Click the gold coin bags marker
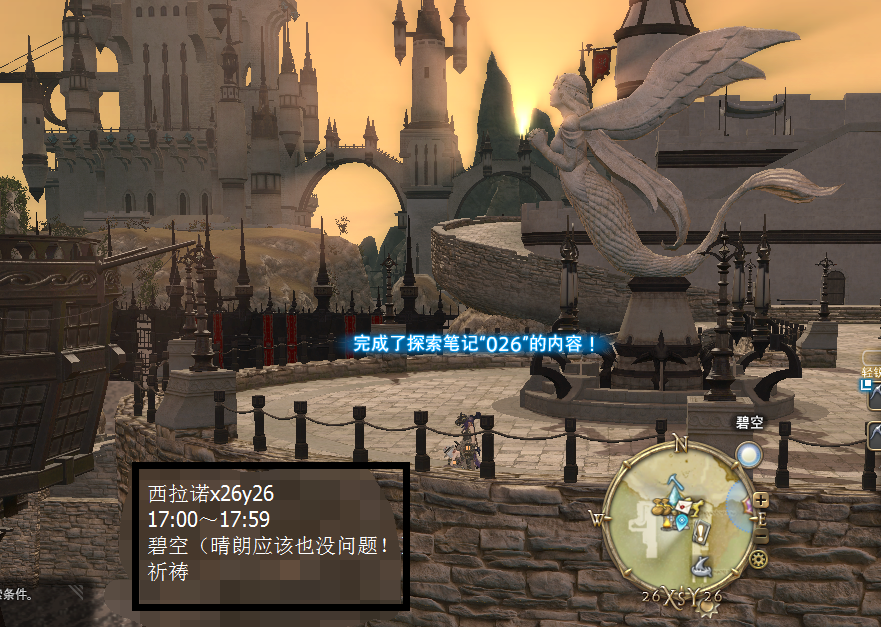The width and height of the screenshot is (881, 627). 663,506
